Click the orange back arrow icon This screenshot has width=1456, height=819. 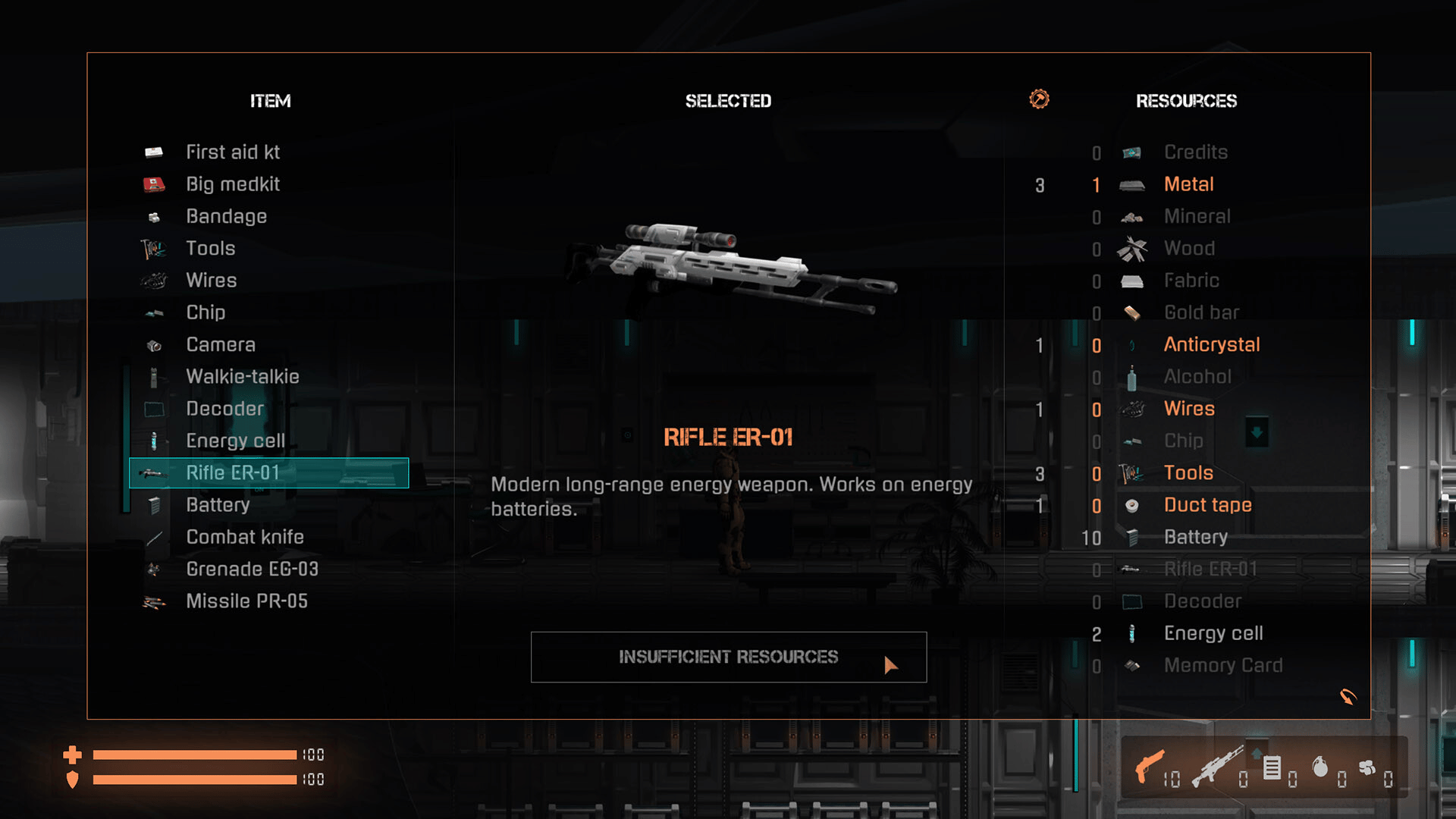pos(1348,696)
